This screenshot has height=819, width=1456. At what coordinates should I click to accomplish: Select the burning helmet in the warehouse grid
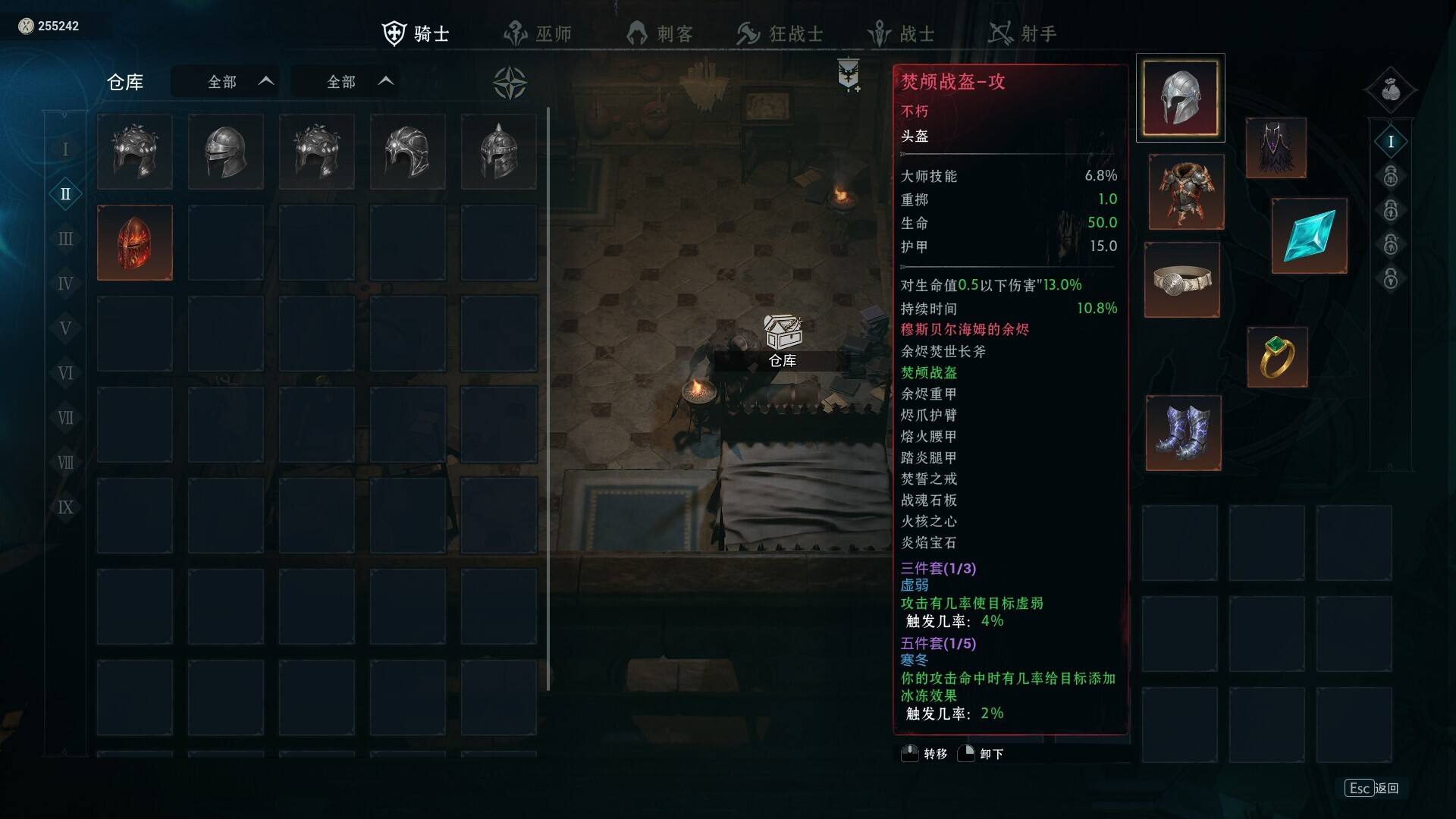[134, 242]
